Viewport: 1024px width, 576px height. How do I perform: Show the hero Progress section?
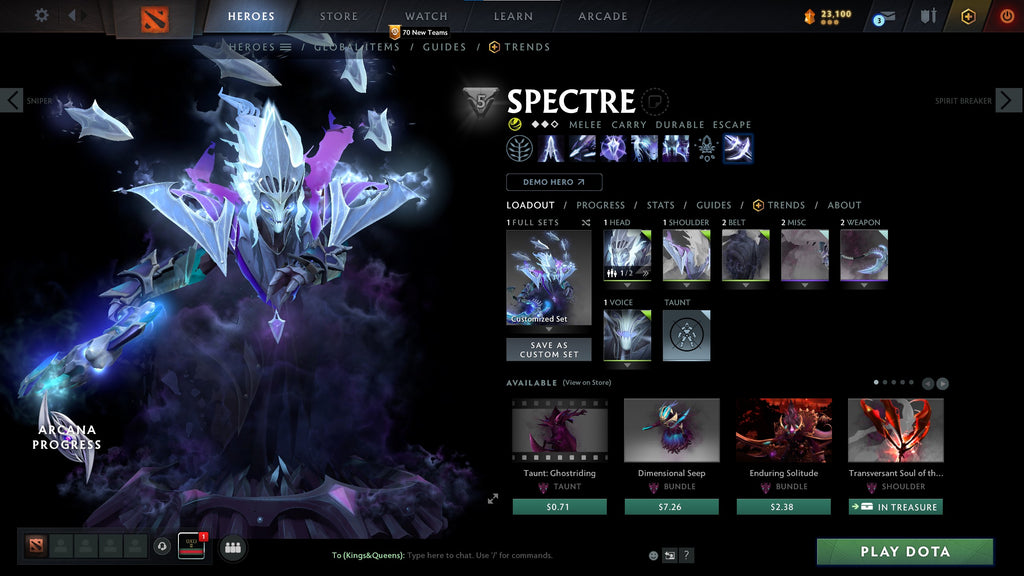600,205
